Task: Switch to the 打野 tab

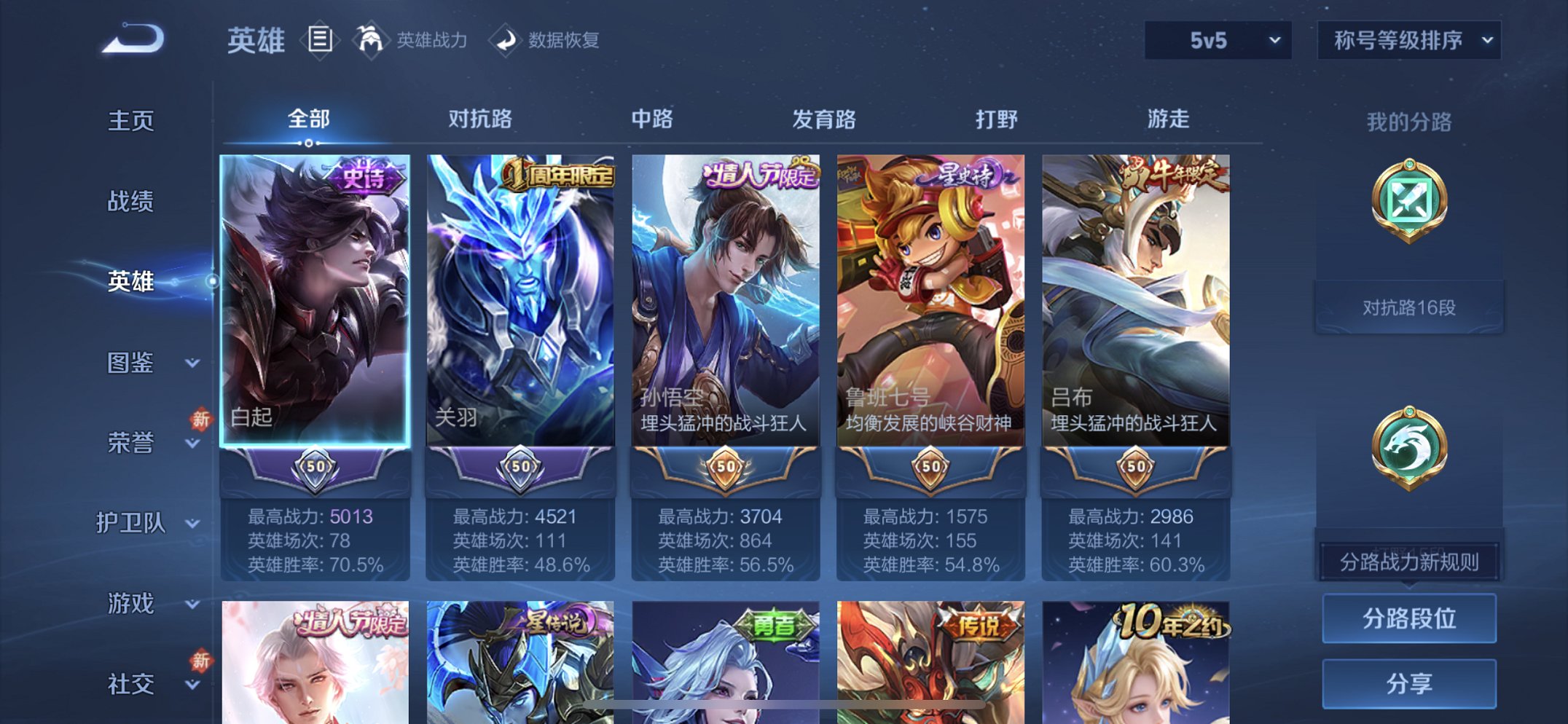Action: [996, 117]
